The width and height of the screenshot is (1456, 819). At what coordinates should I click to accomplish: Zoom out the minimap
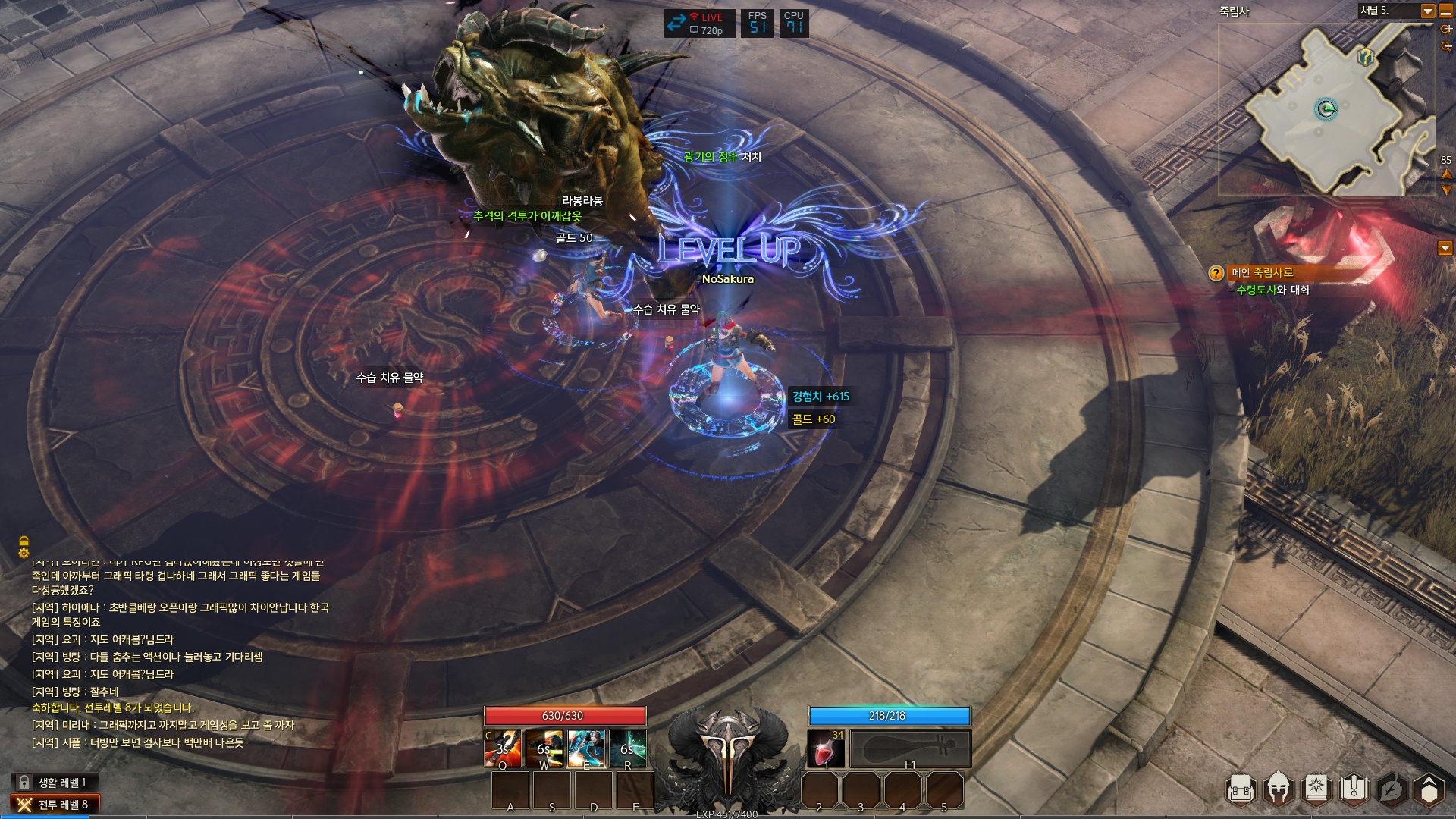[1446, 46]
